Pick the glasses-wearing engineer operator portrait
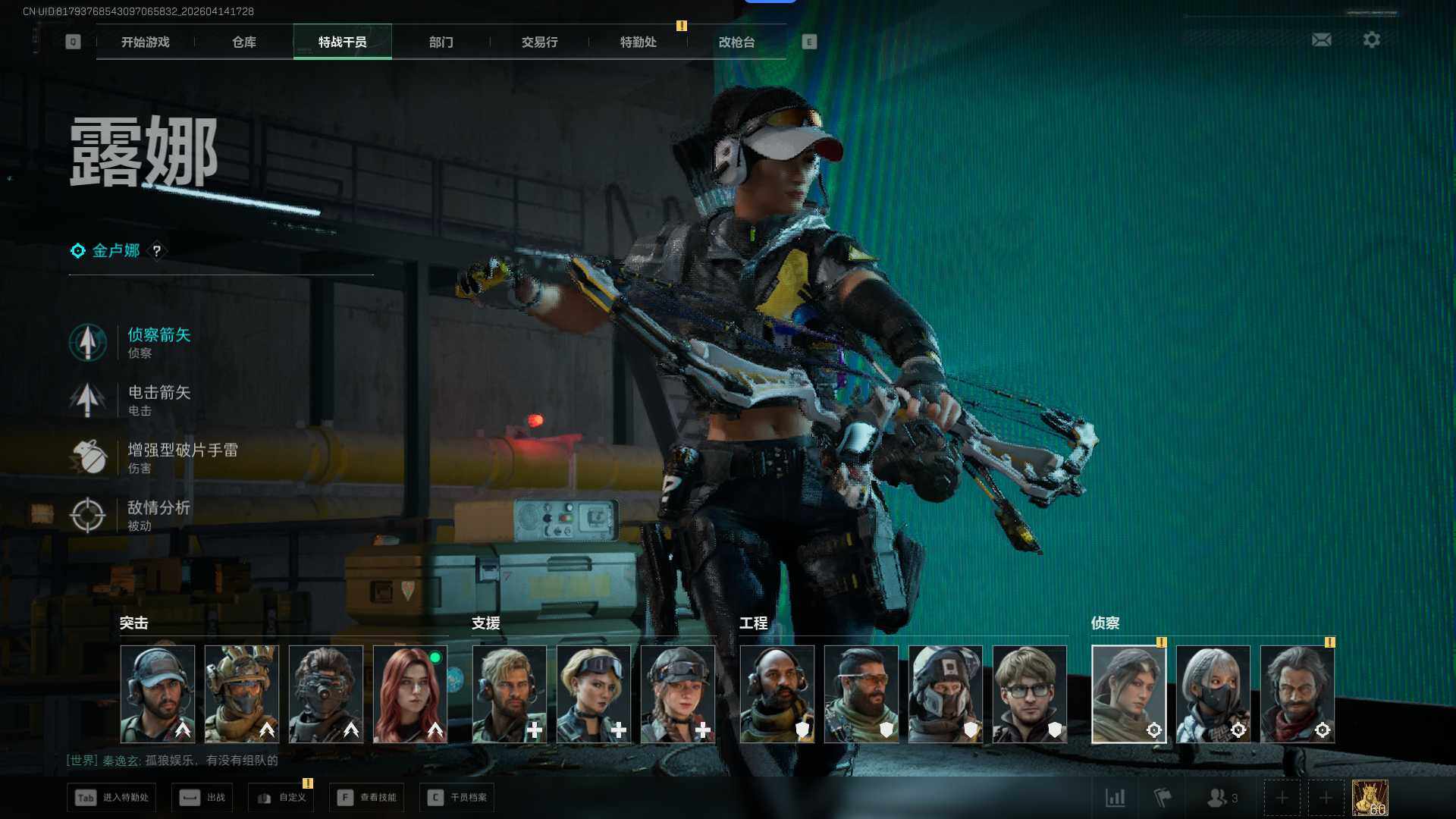1456x819 pixels. tap(1029, 694)
